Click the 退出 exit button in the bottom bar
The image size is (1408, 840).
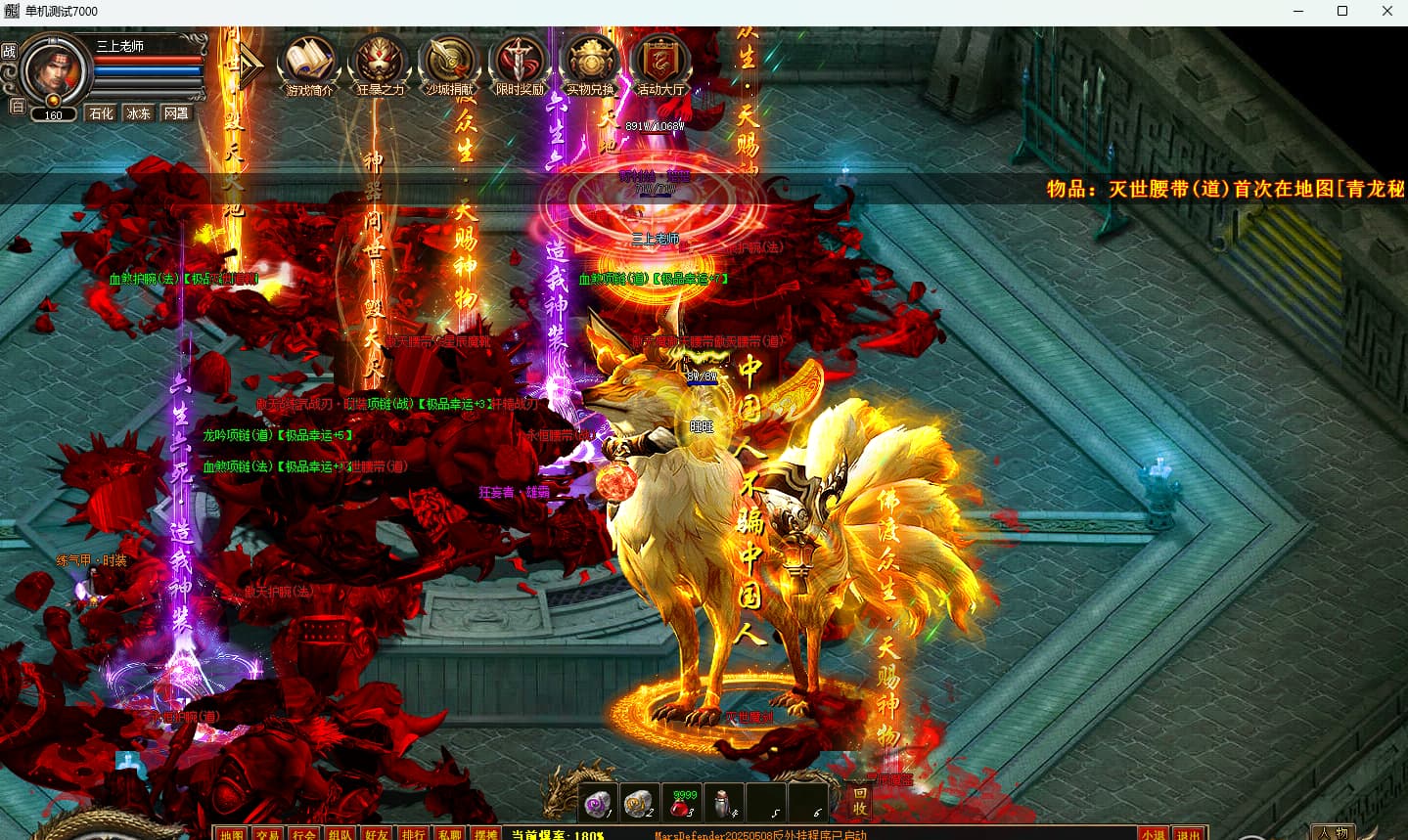[x=1189, y=834]
